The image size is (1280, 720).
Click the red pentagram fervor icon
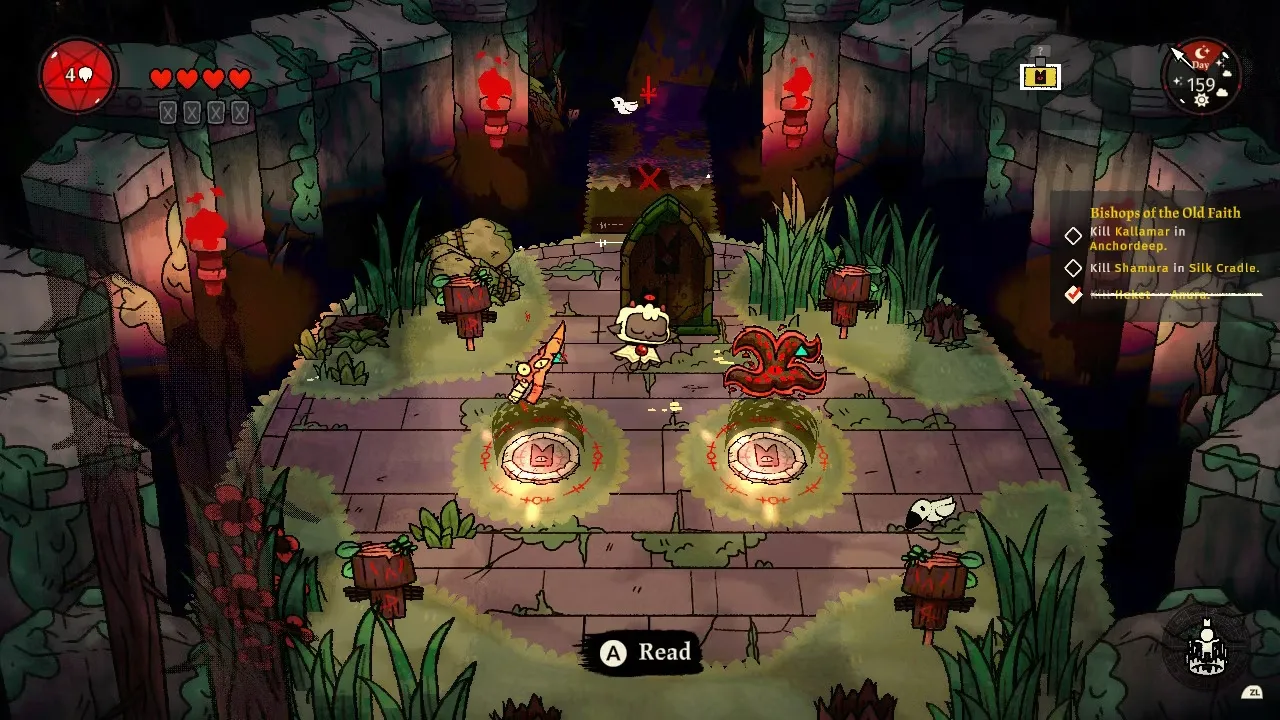tap(78, 75)
